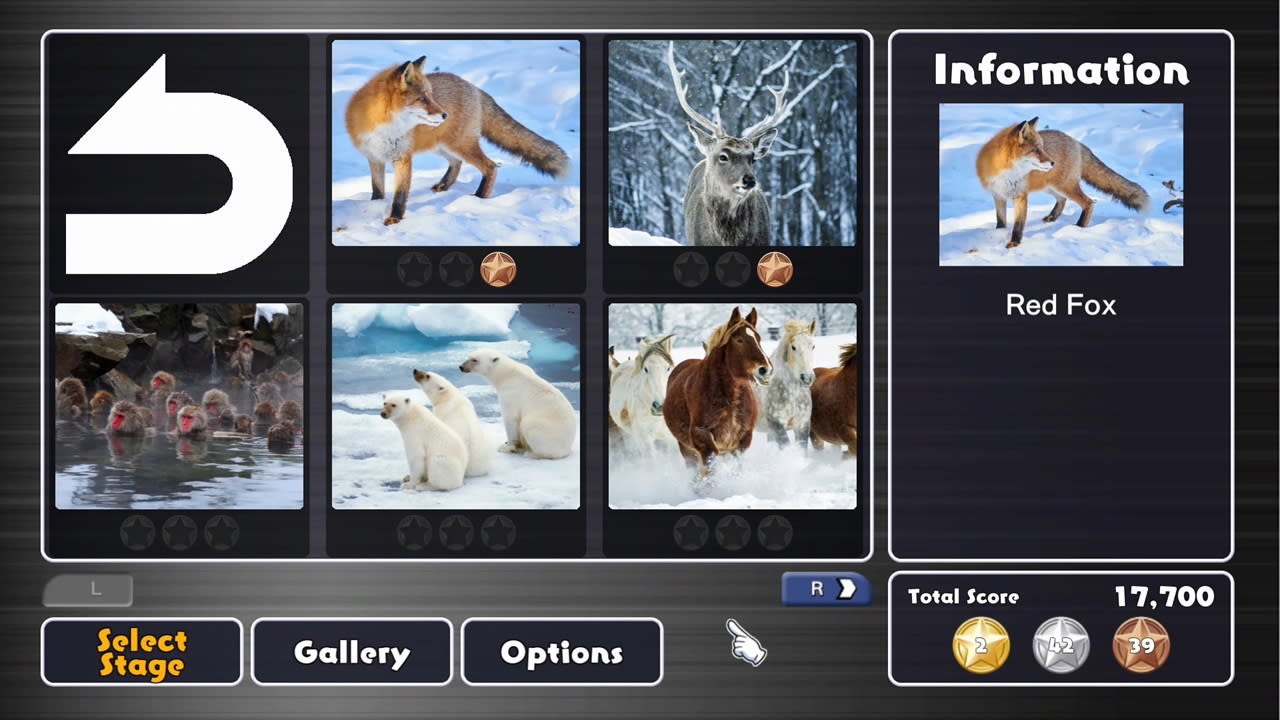Click the silver medal counter icon
The width and height of the screenshot is (1280, 720).
pos(1061,645)
